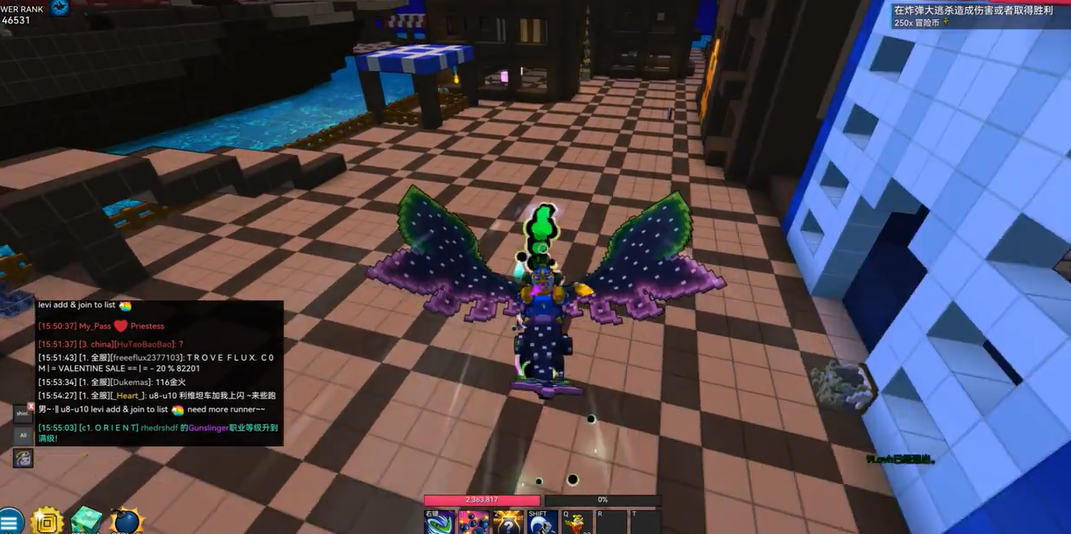The height and width of the screenshot is (534, 1071).
Task: Open the blue hamburger menu button
Action: (x=10, y=521)
